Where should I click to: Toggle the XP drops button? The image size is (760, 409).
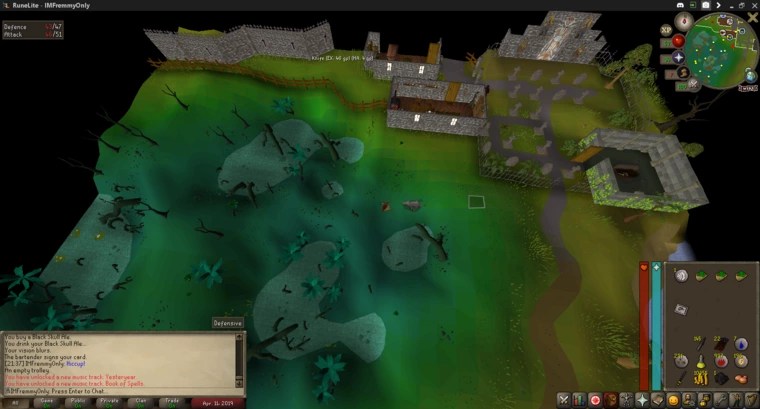click(x=665, y=31)
